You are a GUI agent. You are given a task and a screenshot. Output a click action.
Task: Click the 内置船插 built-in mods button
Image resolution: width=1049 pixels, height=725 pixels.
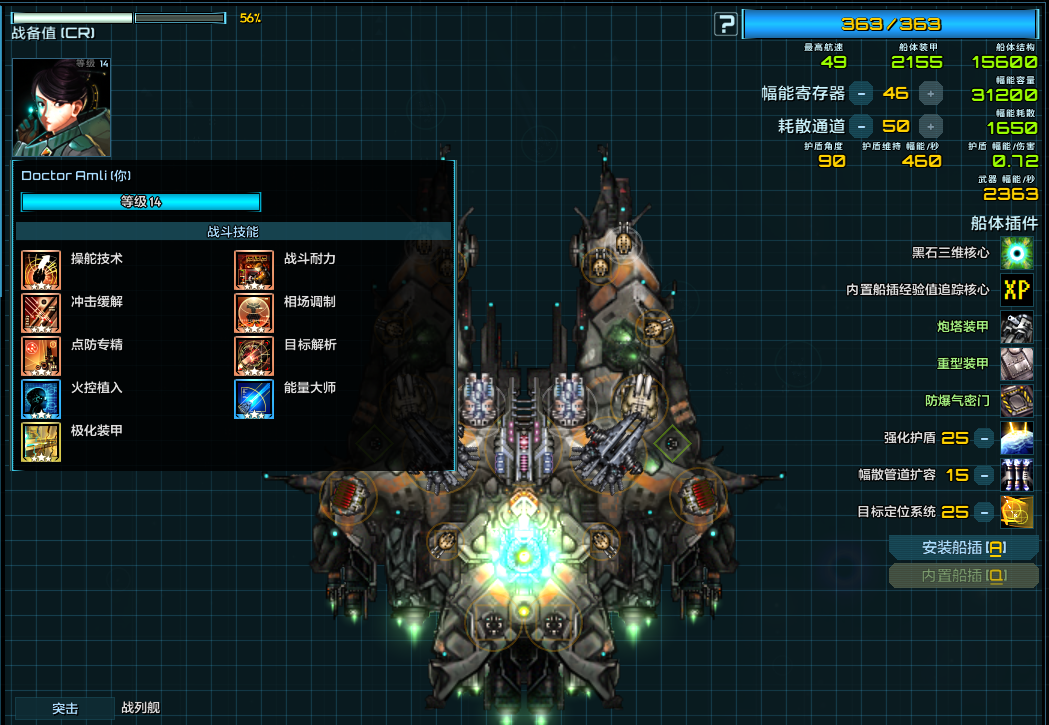[963, 576]
